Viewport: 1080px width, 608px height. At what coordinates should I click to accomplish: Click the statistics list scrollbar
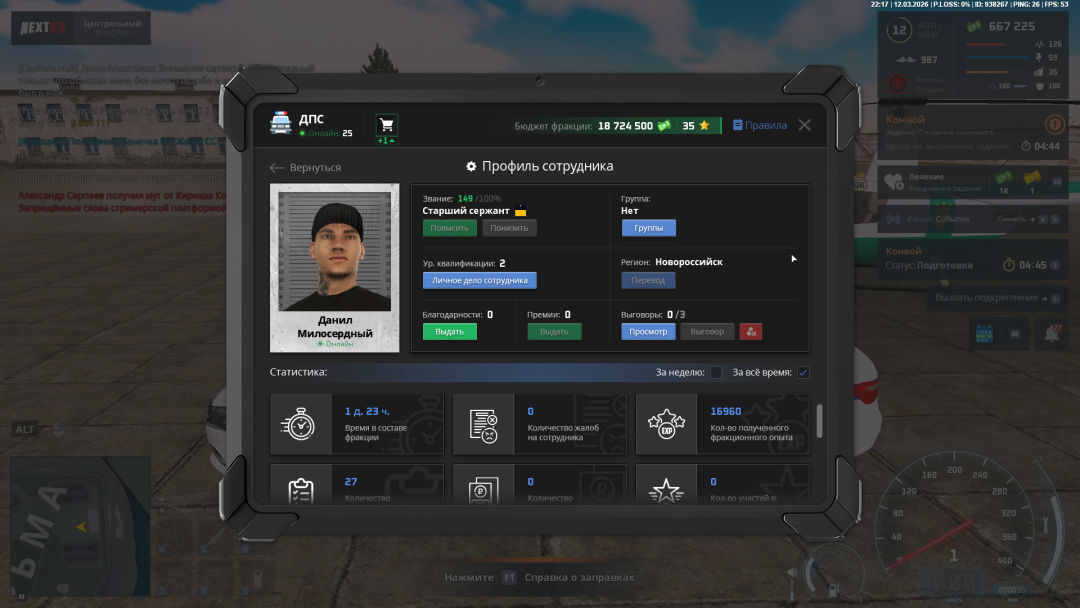pos(821,420)
